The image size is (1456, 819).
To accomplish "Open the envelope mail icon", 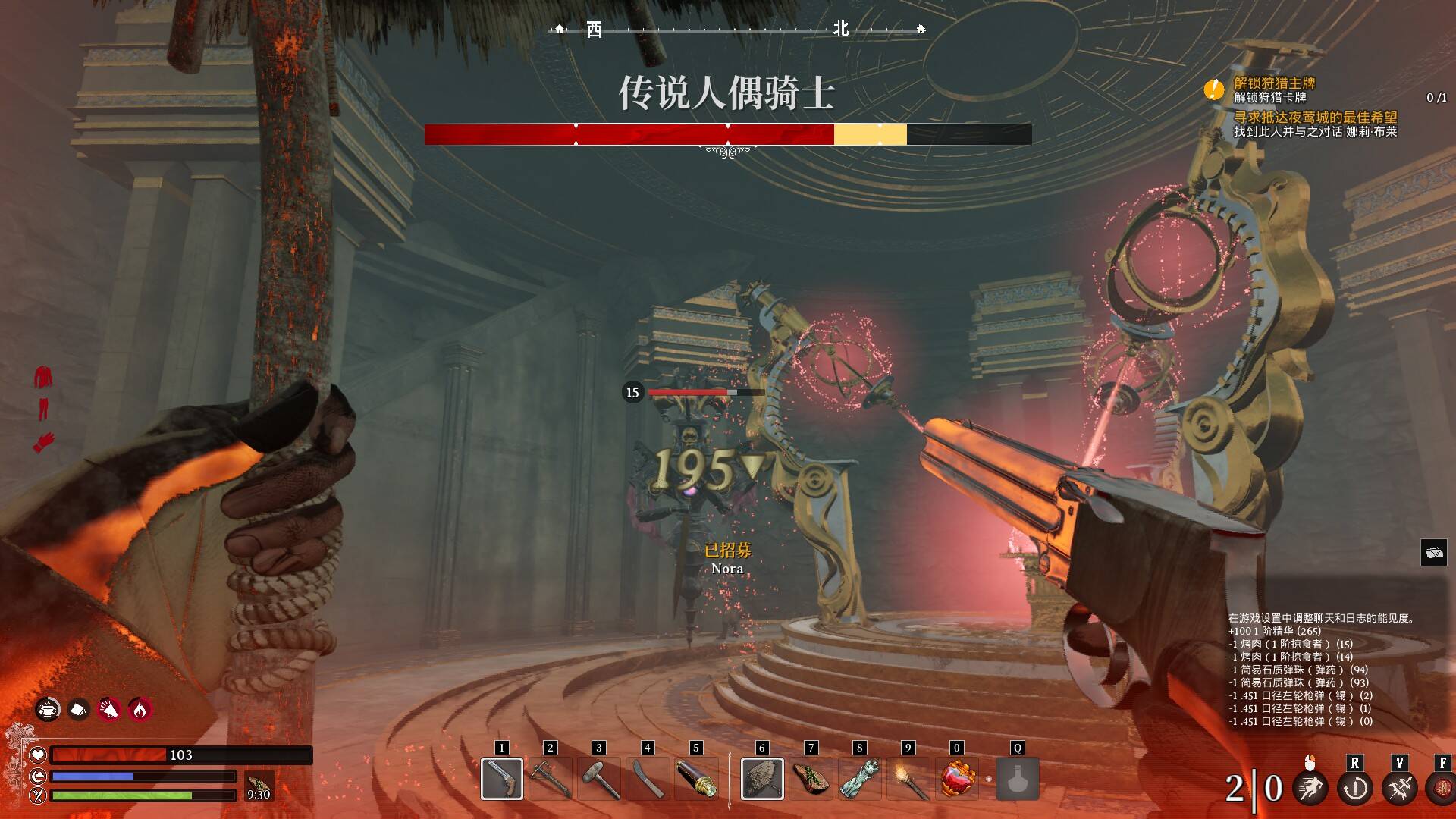I will [x=1433, y=553].
